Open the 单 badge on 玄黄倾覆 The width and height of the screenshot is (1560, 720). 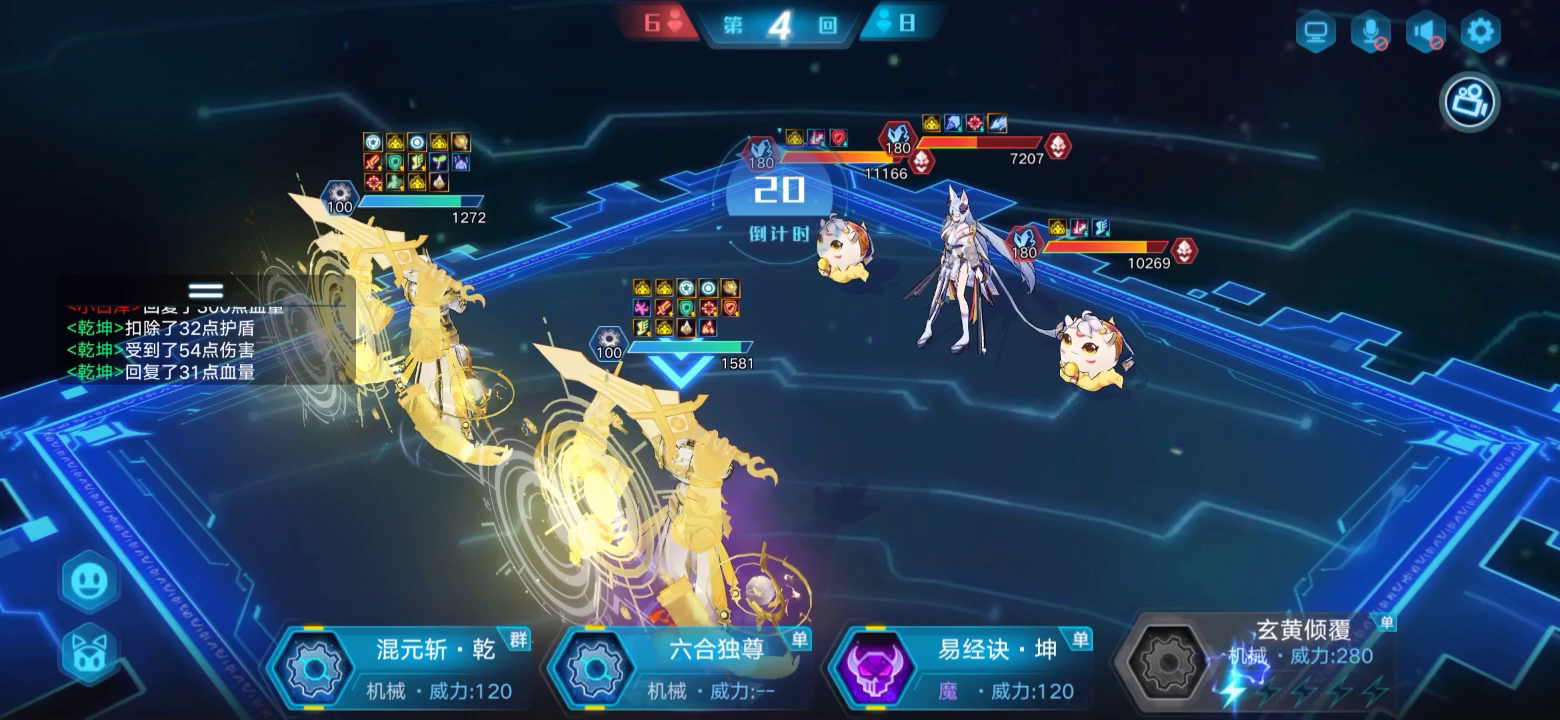coord(1388,622)
